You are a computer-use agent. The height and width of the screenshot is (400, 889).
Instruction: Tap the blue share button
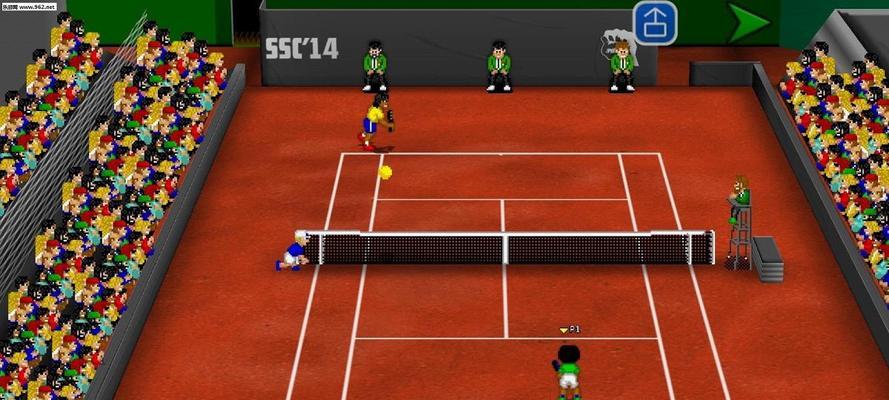pyautogui.click(x=655, y=23)
